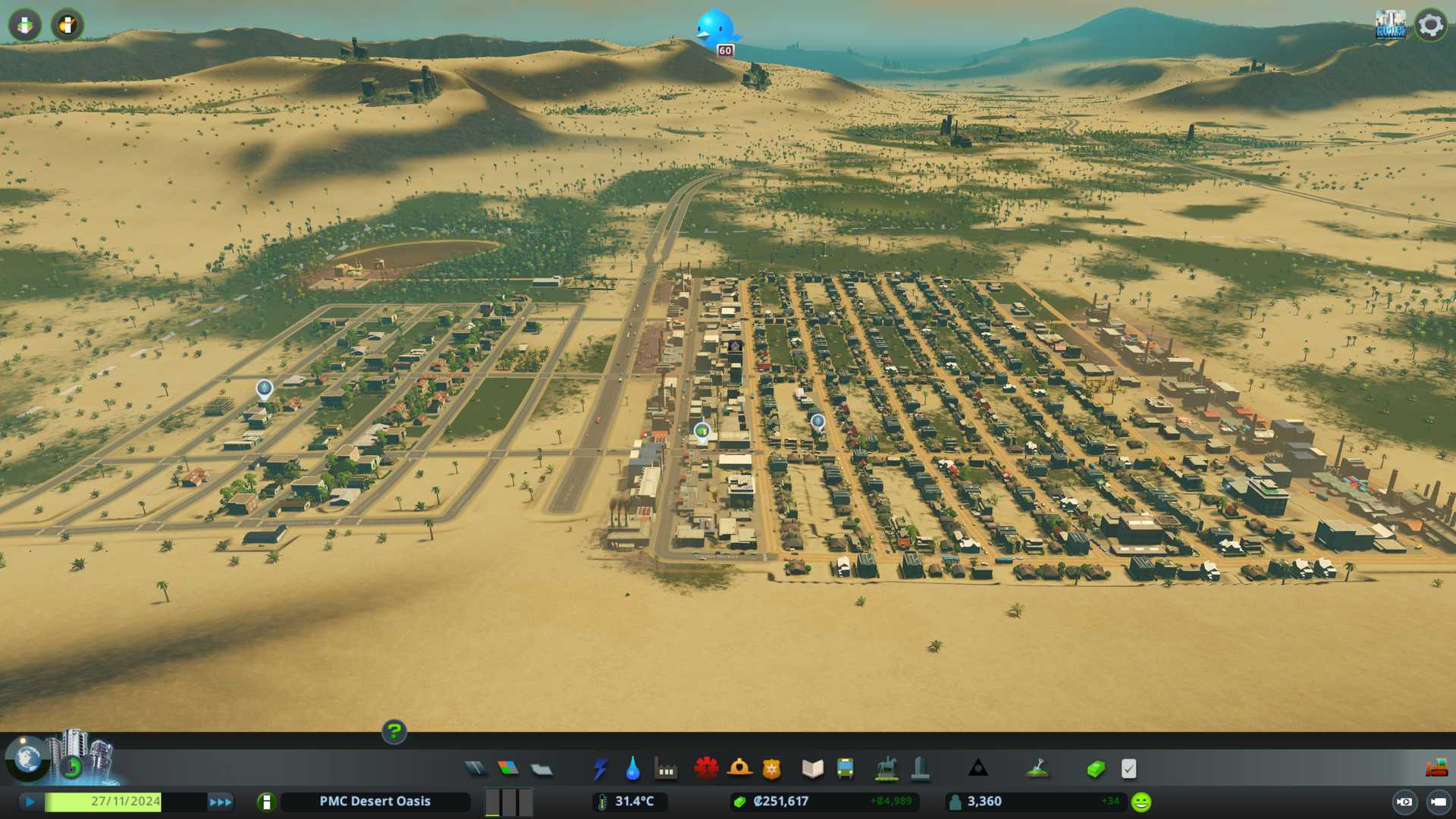Open the Water and Sewage menu

632,769
